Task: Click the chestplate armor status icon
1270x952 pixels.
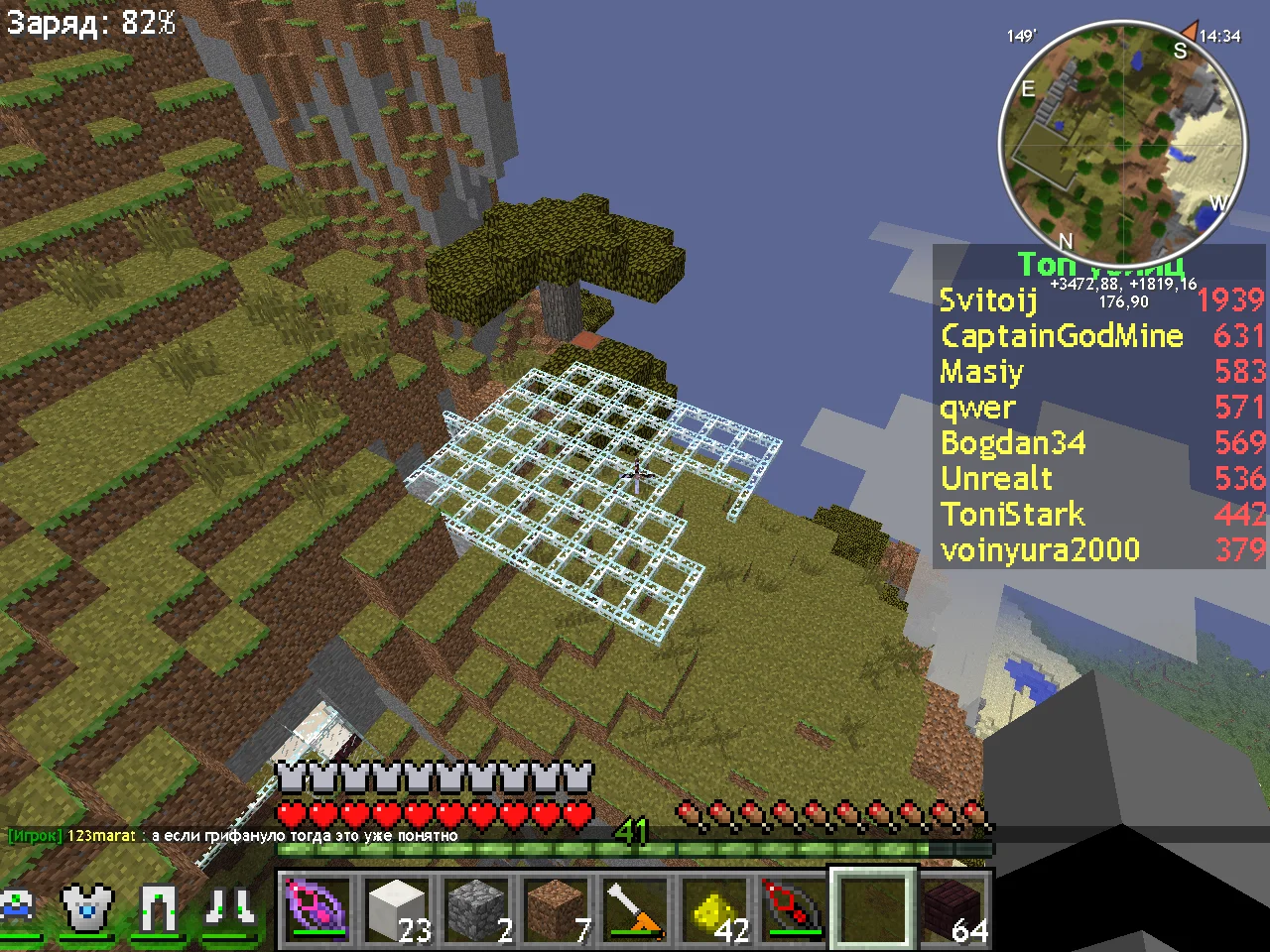Action: pos(88,907)
